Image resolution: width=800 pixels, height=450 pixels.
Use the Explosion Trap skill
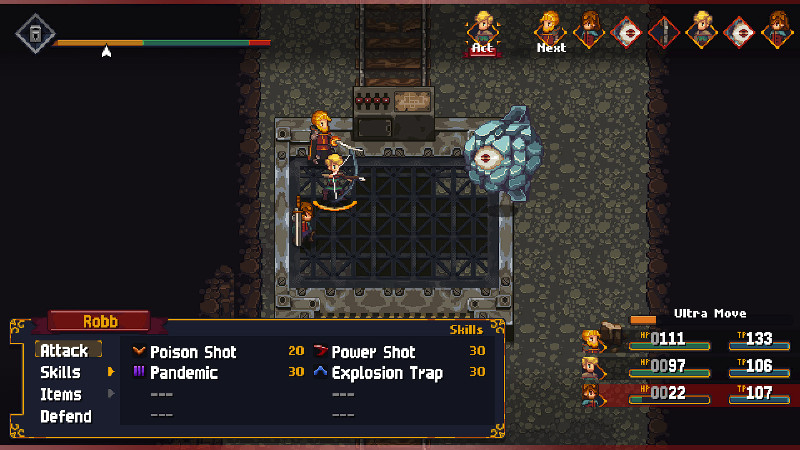point(387,373)
